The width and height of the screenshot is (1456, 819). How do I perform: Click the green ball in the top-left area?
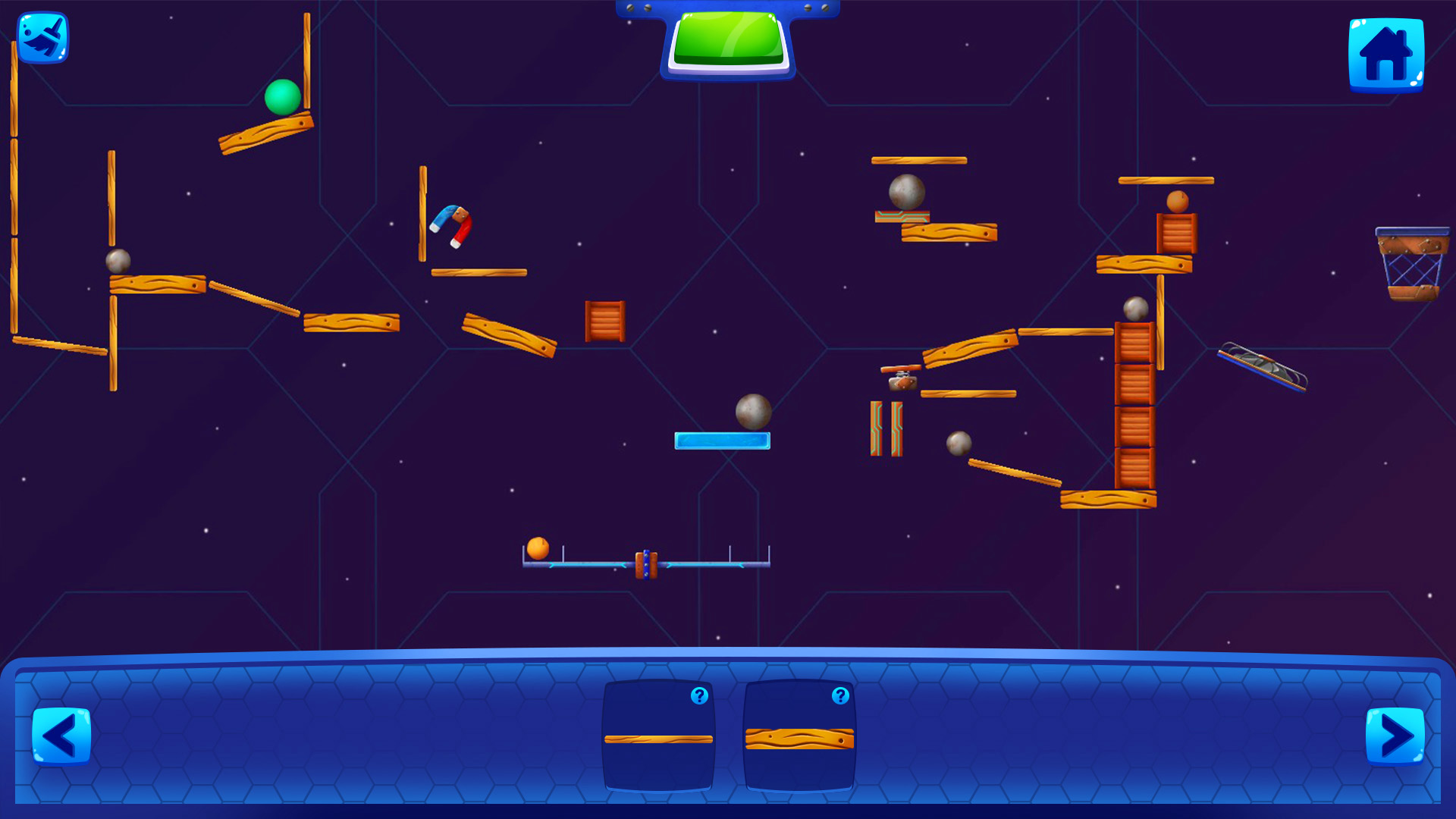(x=281, y=98)
